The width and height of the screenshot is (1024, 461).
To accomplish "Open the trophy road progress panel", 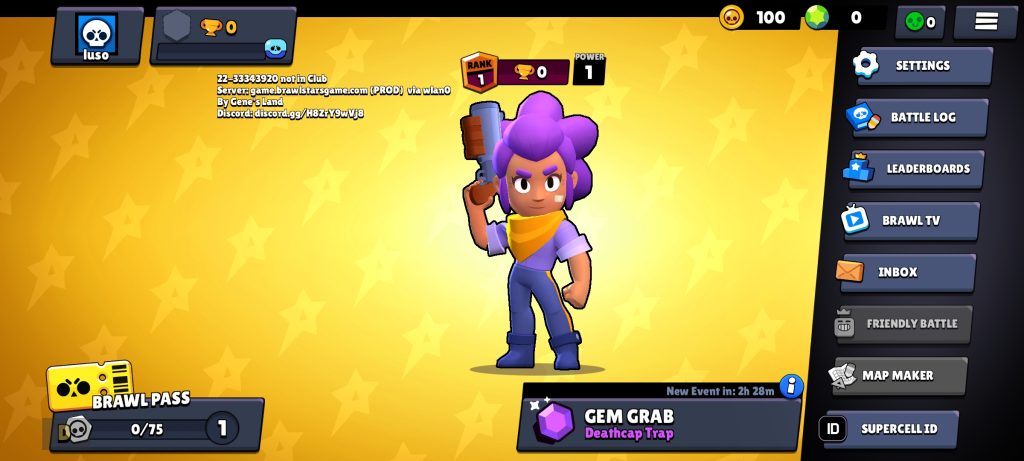I will click(x=223, y=37).
